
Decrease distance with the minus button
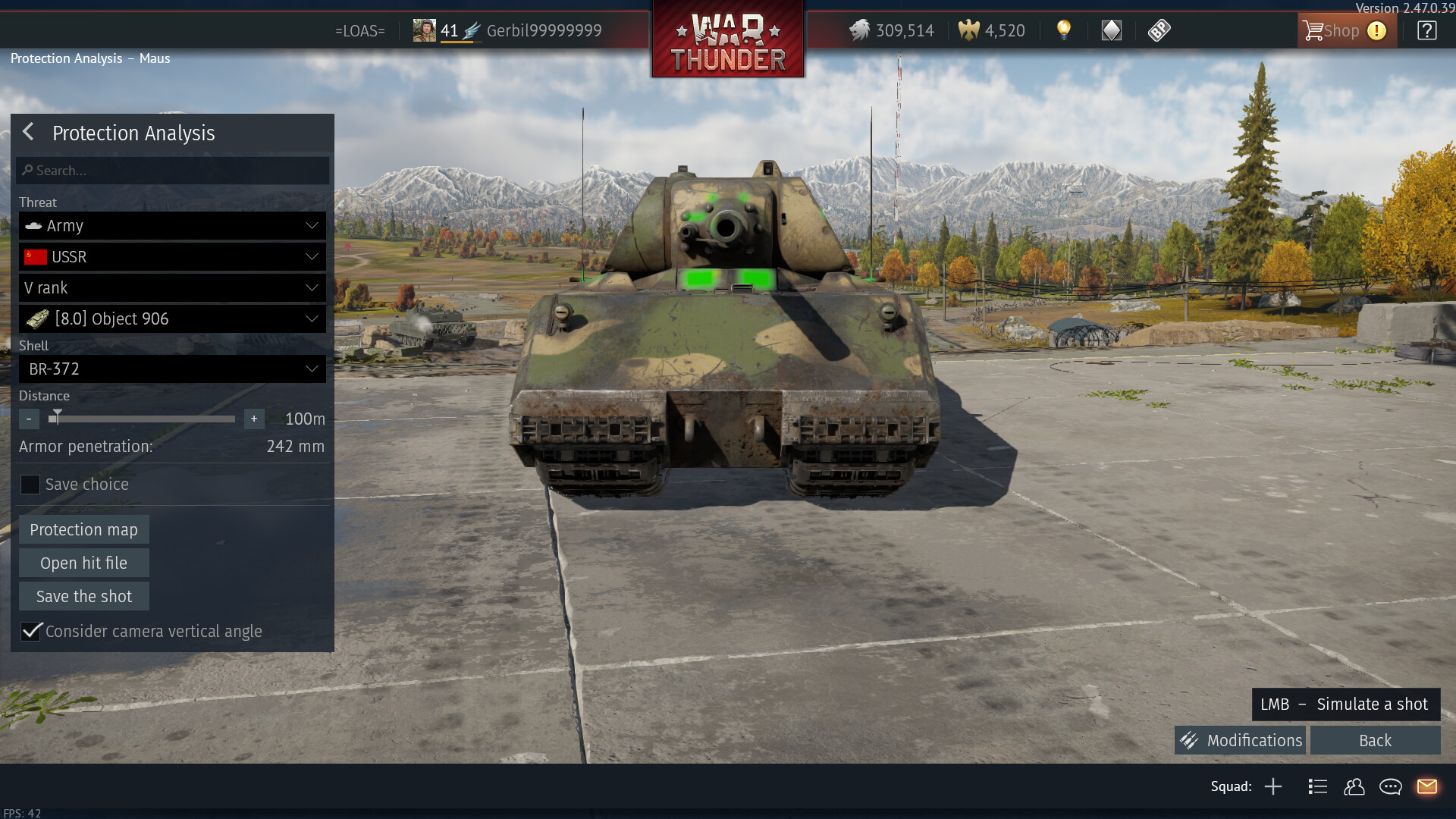click(x=29, y=419)
